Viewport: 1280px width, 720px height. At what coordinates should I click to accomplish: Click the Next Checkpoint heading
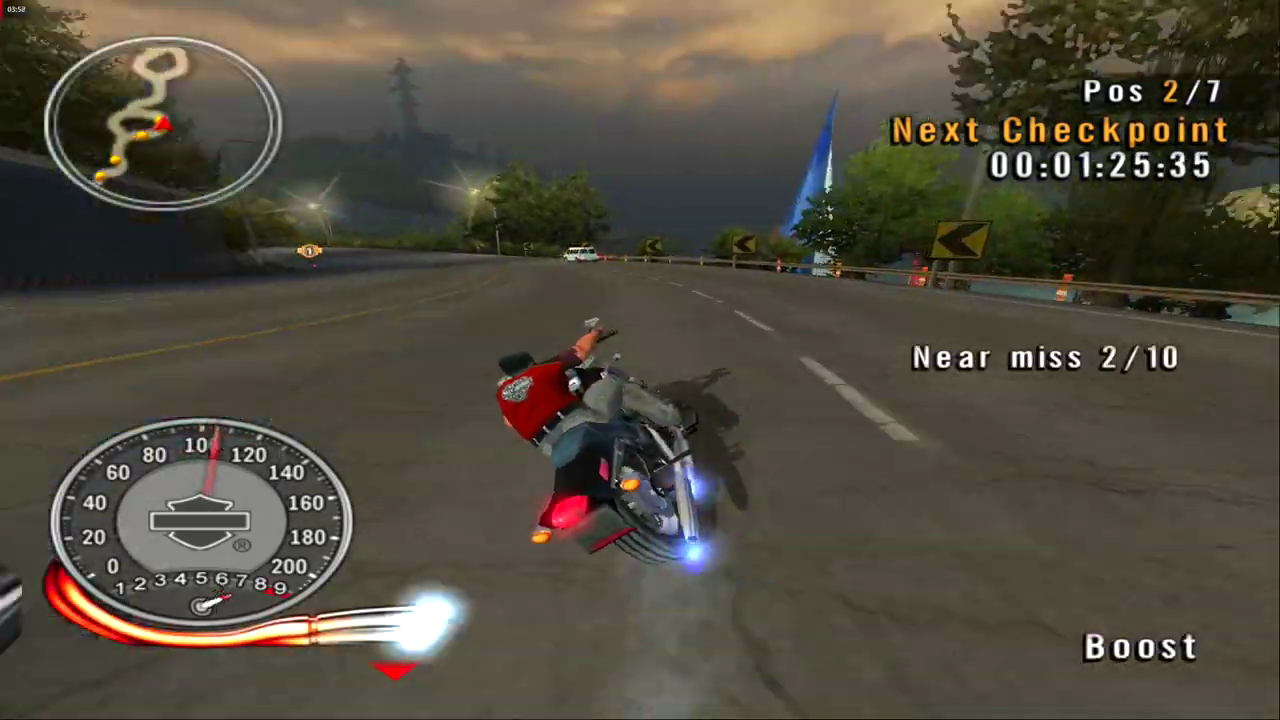tap(1060, 130)
